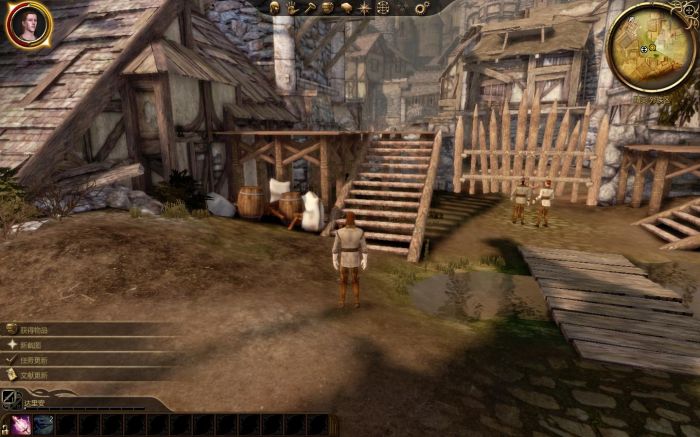This screenshot has height=437, width=700.
Task: Open the compass star map icon
Action: (364, 7)
